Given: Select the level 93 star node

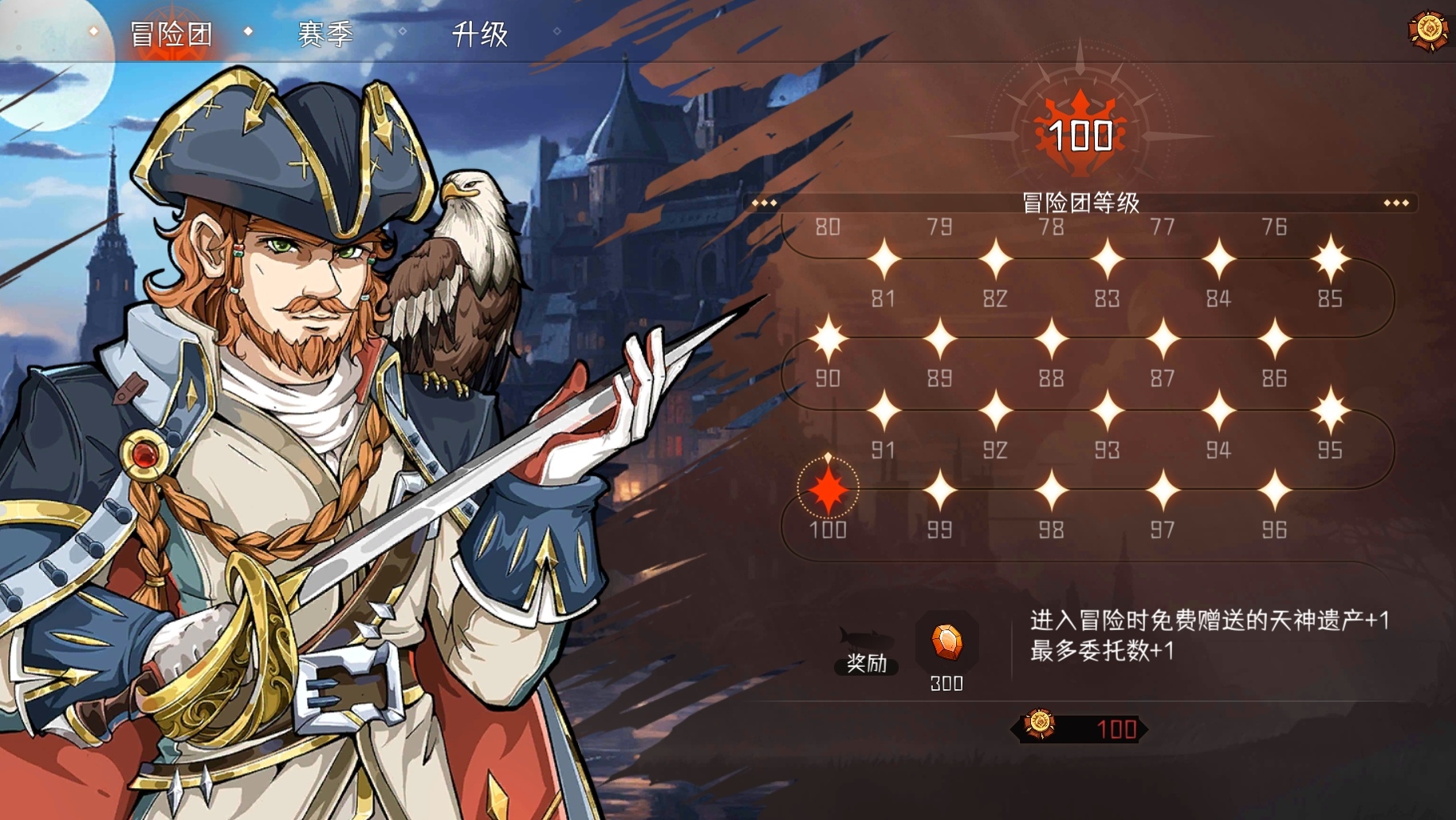Looking at the screenshot, I should tap(1107, 412).
